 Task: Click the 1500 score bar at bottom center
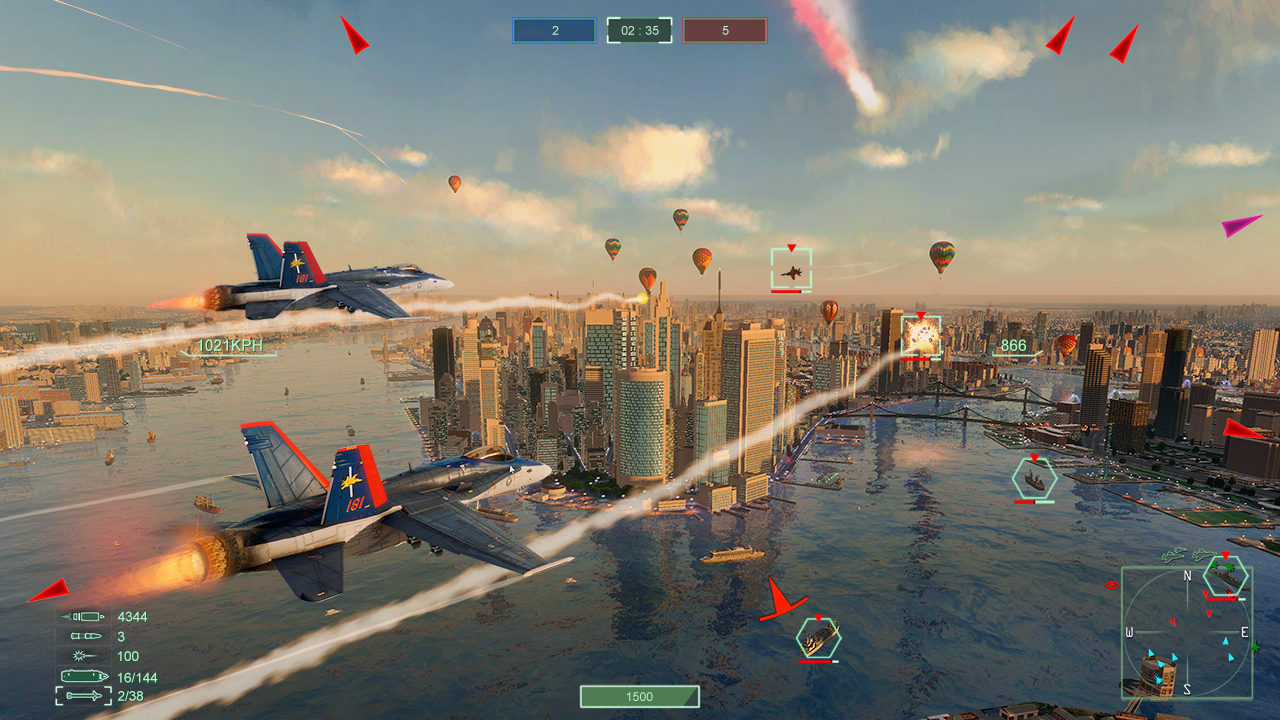(x=638, y=697)
